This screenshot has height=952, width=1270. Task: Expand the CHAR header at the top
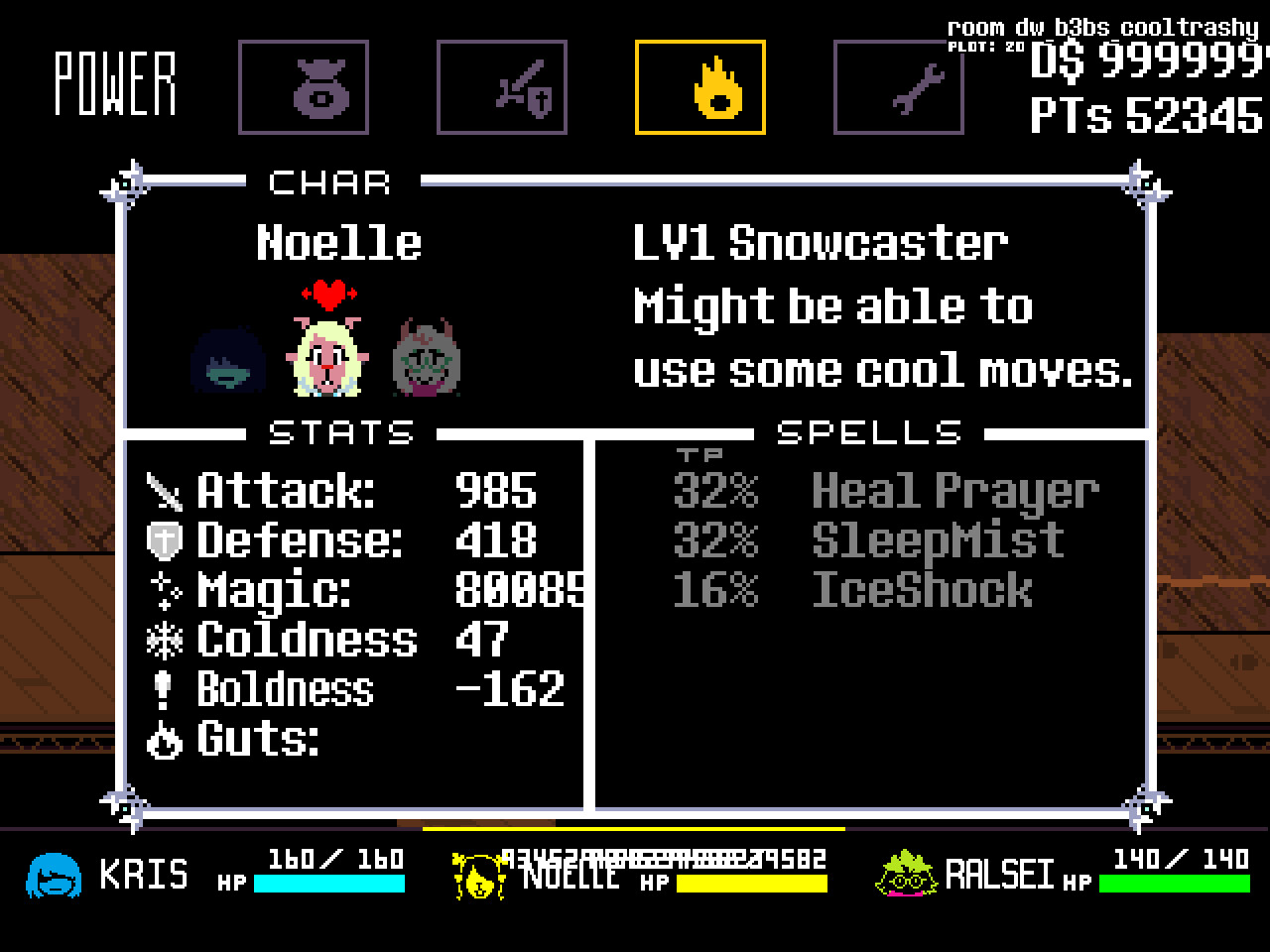(x=330, y=181)
